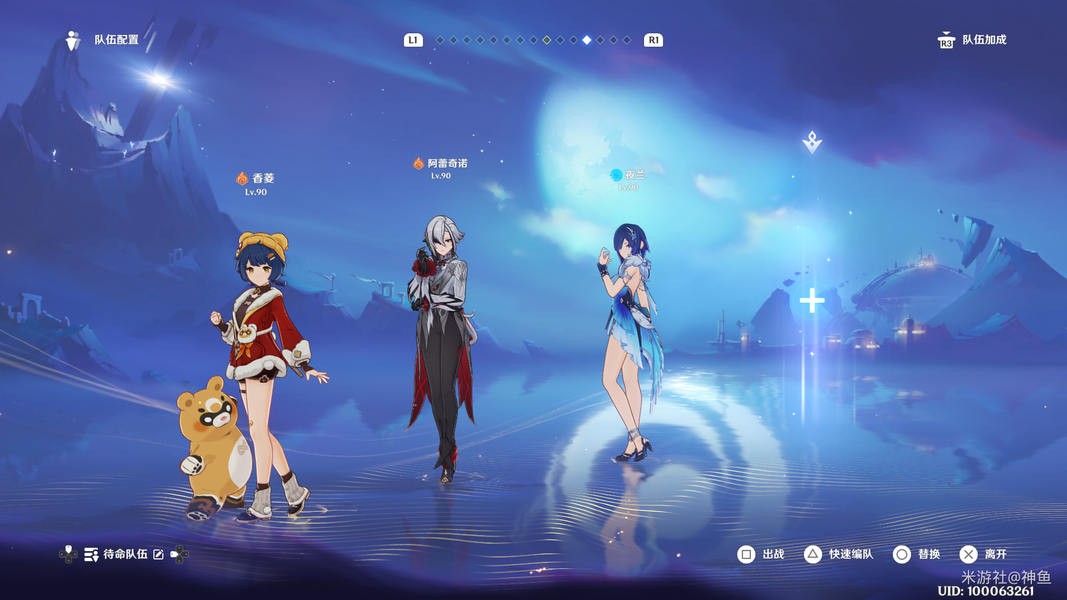Open 队伍配置 party configuration
Image resolution: width=1067 pixels, height=600 pixels.
coord(104,40)
